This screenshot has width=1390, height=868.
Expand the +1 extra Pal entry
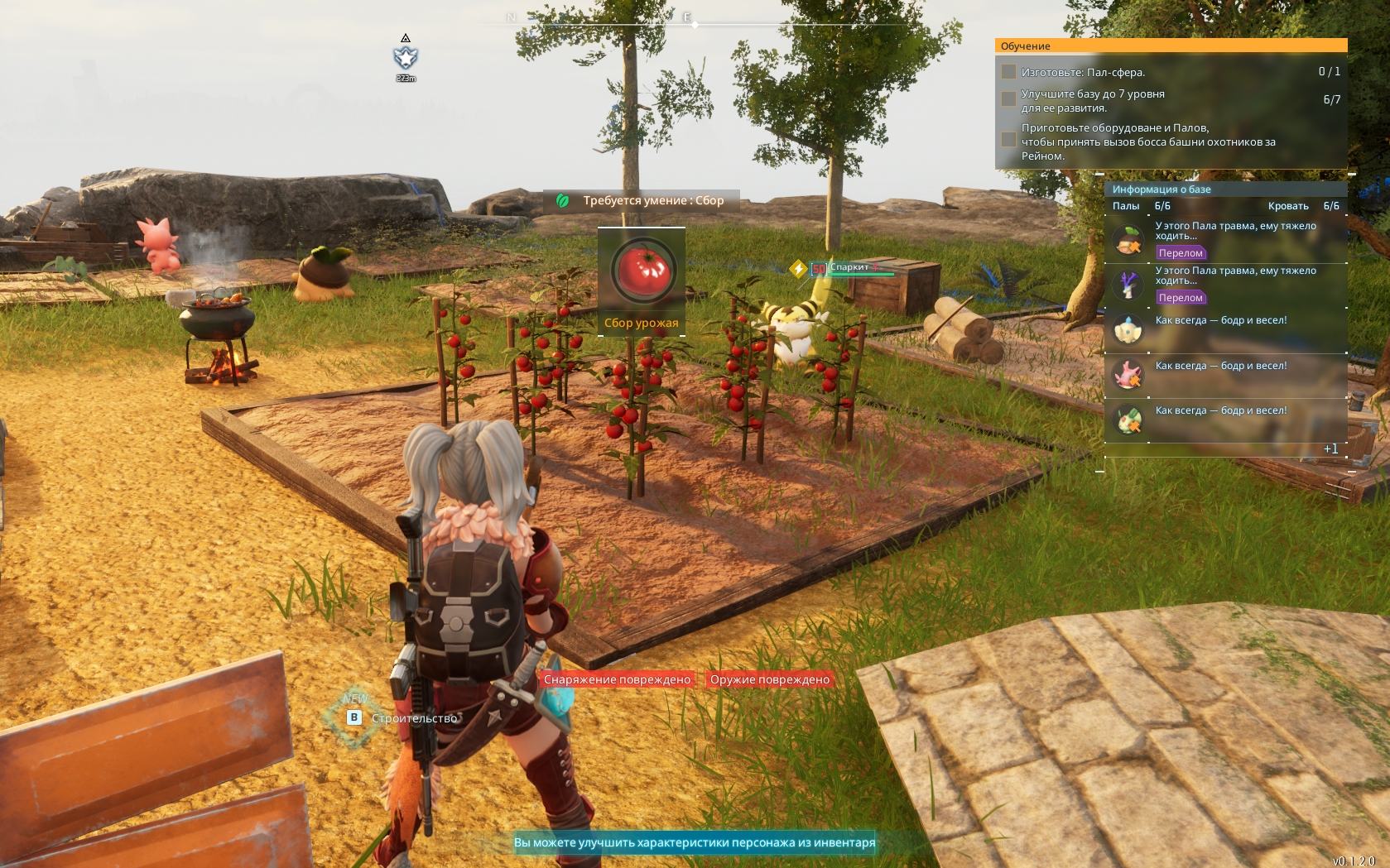1330,448
